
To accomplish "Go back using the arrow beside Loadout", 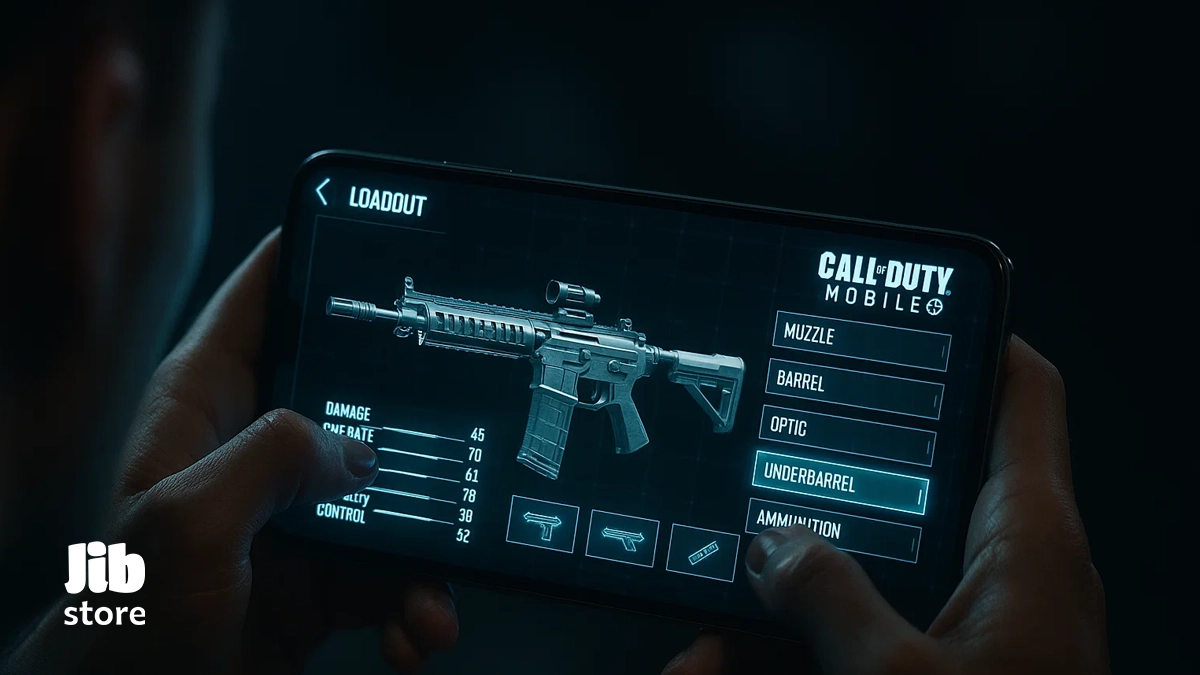I will [x=322, y=193].
